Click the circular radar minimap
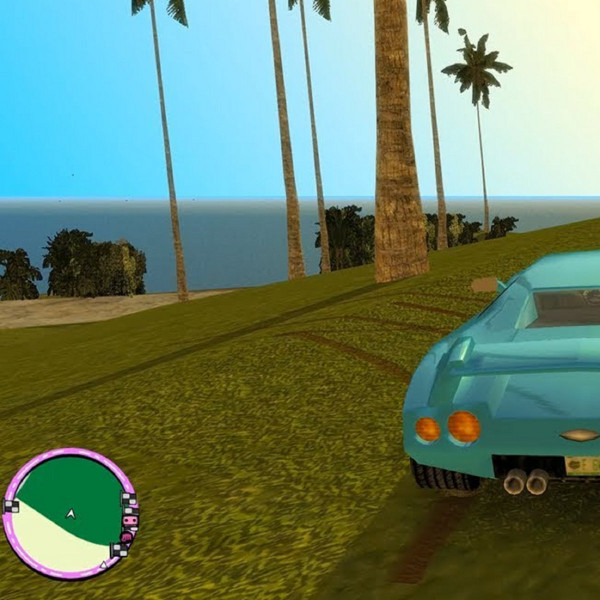This screenshot has height=600, width=600. 69,514
